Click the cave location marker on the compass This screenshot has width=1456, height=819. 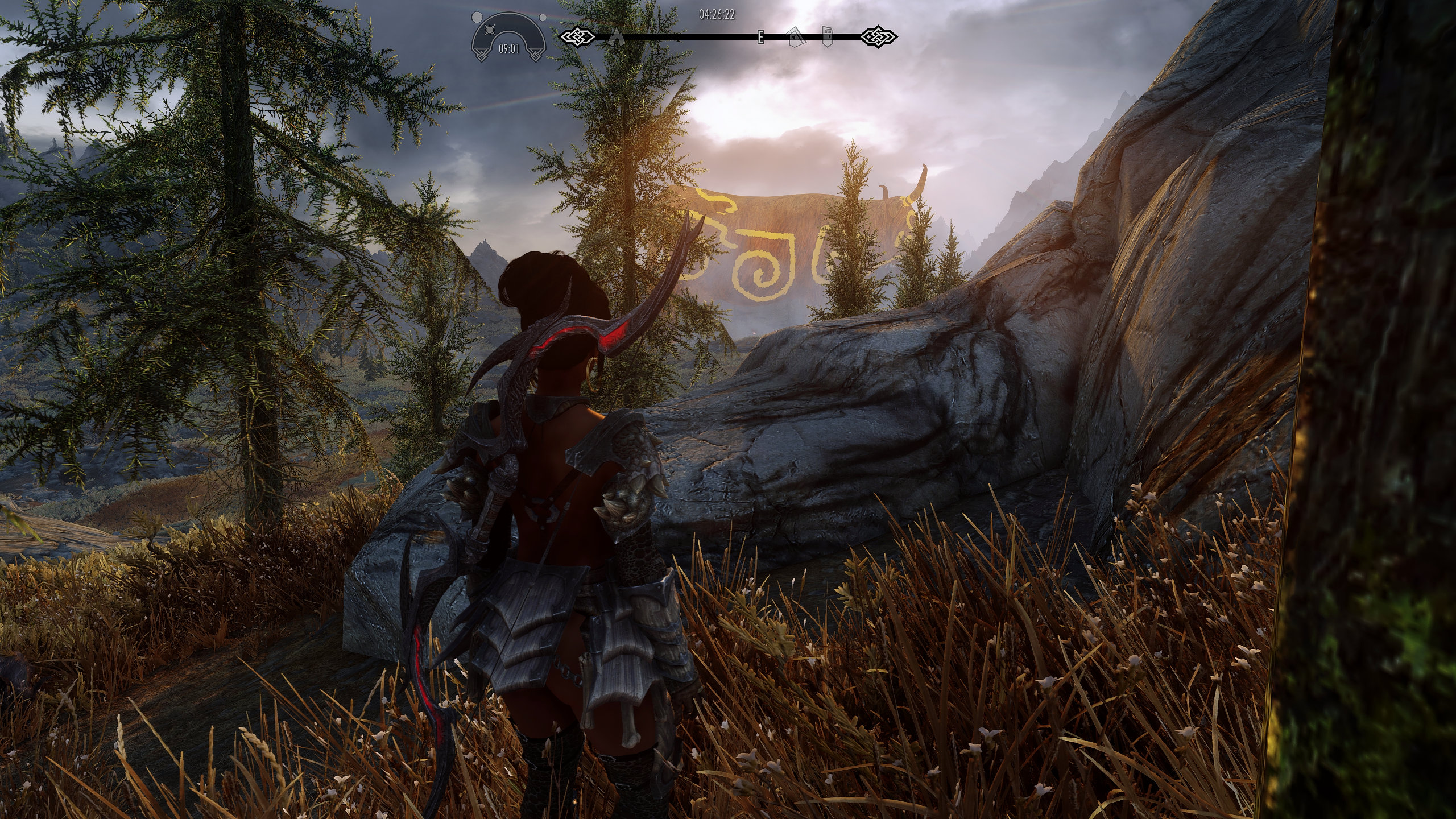(616, 38)
